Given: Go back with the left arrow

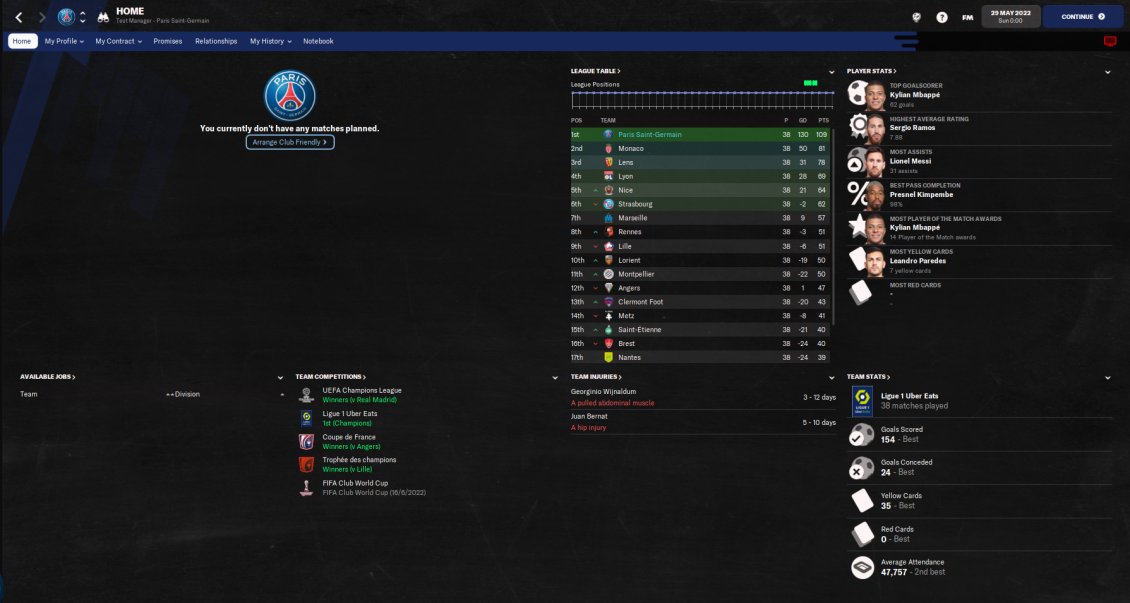Looking at the screenshot, I should [x=19, y=17].
